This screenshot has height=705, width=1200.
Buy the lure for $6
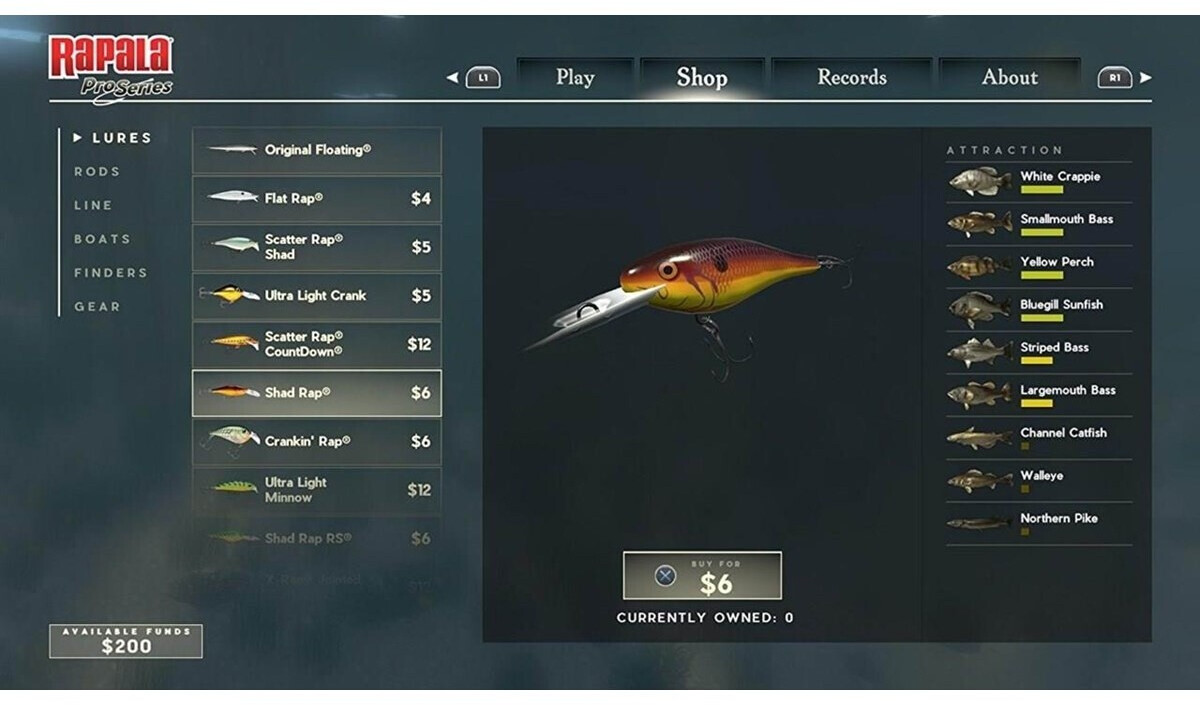click(x=702, y=576)
